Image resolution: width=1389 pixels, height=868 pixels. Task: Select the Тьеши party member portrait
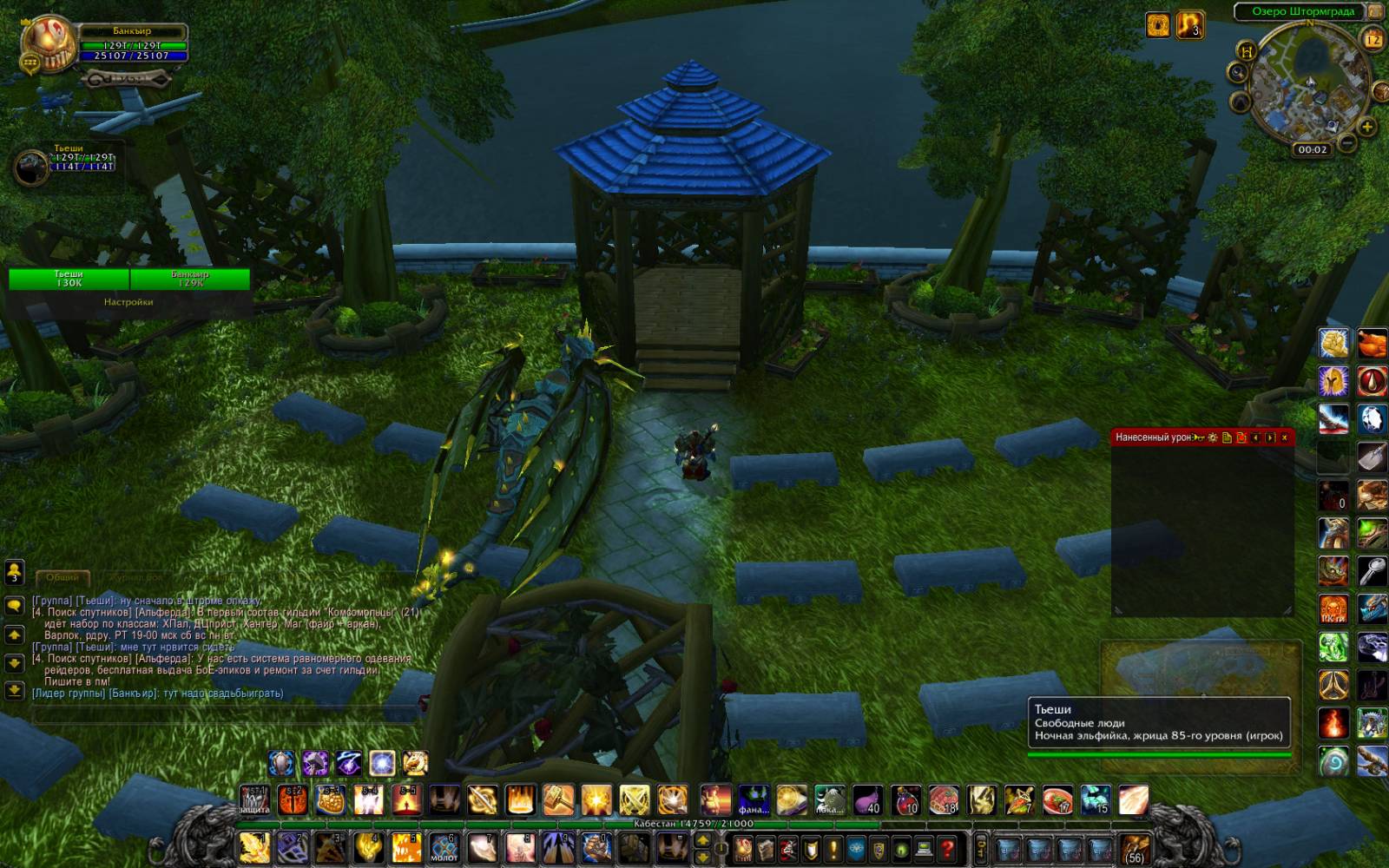[31, 167]
